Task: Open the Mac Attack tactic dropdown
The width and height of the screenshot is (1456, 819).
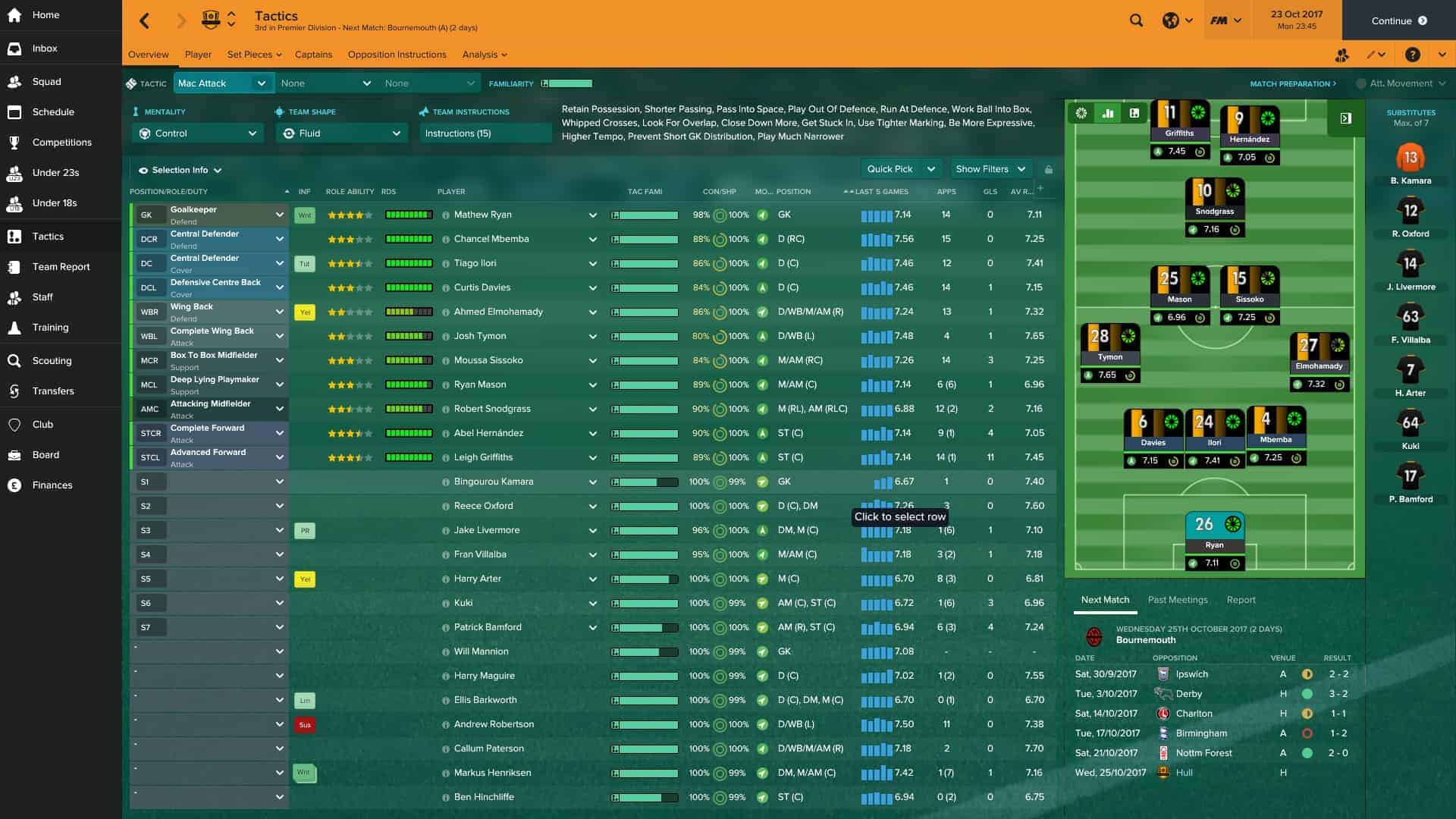Action: tap(223, 83)
